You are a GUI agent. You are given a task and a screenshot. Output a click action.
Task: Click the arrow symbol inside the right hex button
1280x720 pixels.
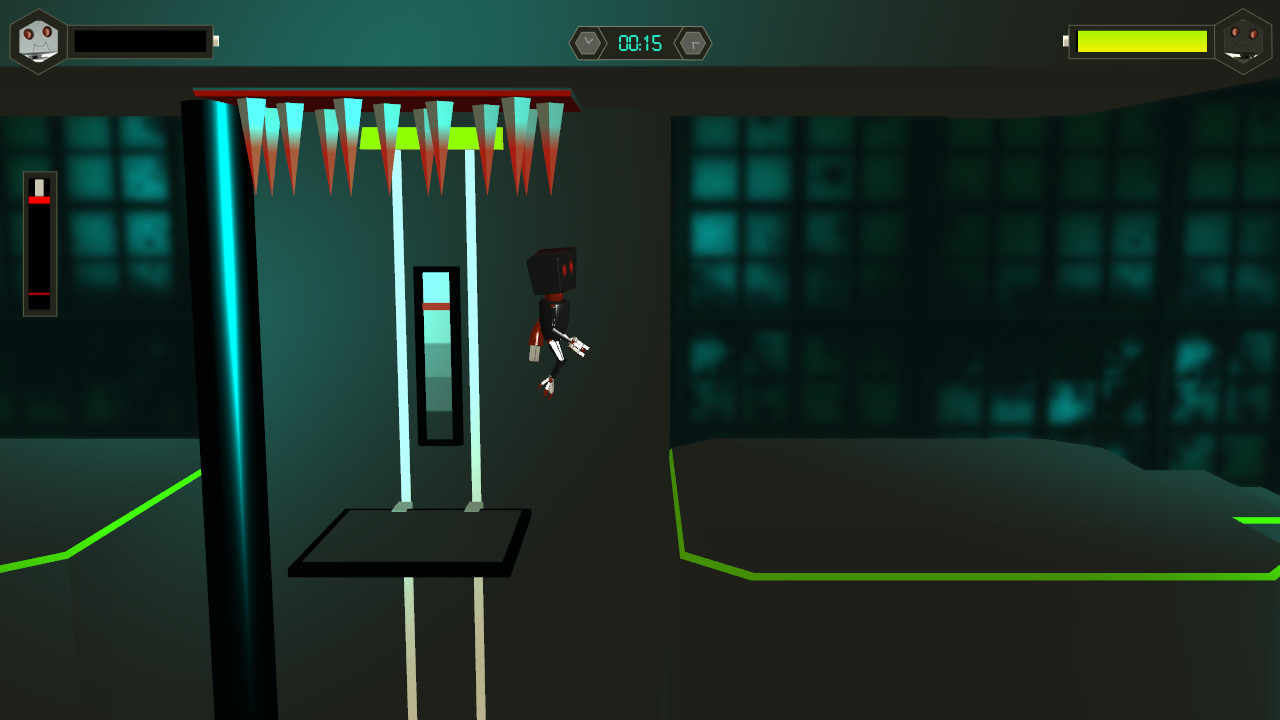pyautogui.click(x=696, y=44)
